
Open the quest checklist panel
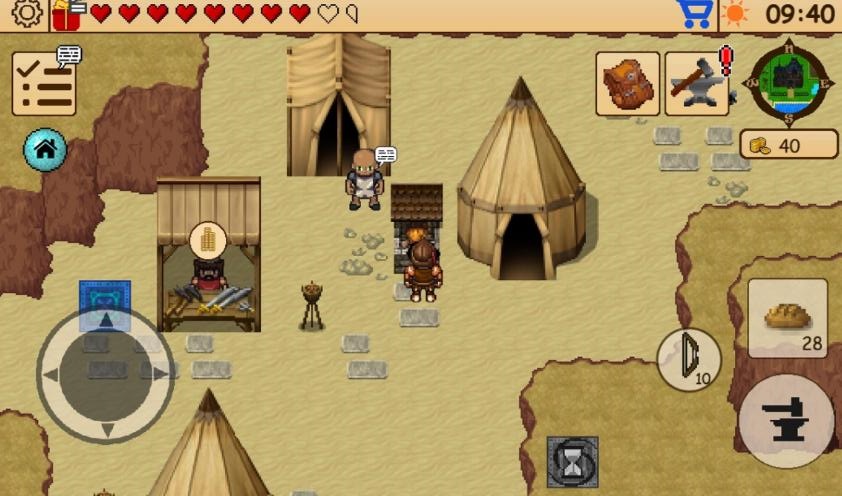click(44, 83)
